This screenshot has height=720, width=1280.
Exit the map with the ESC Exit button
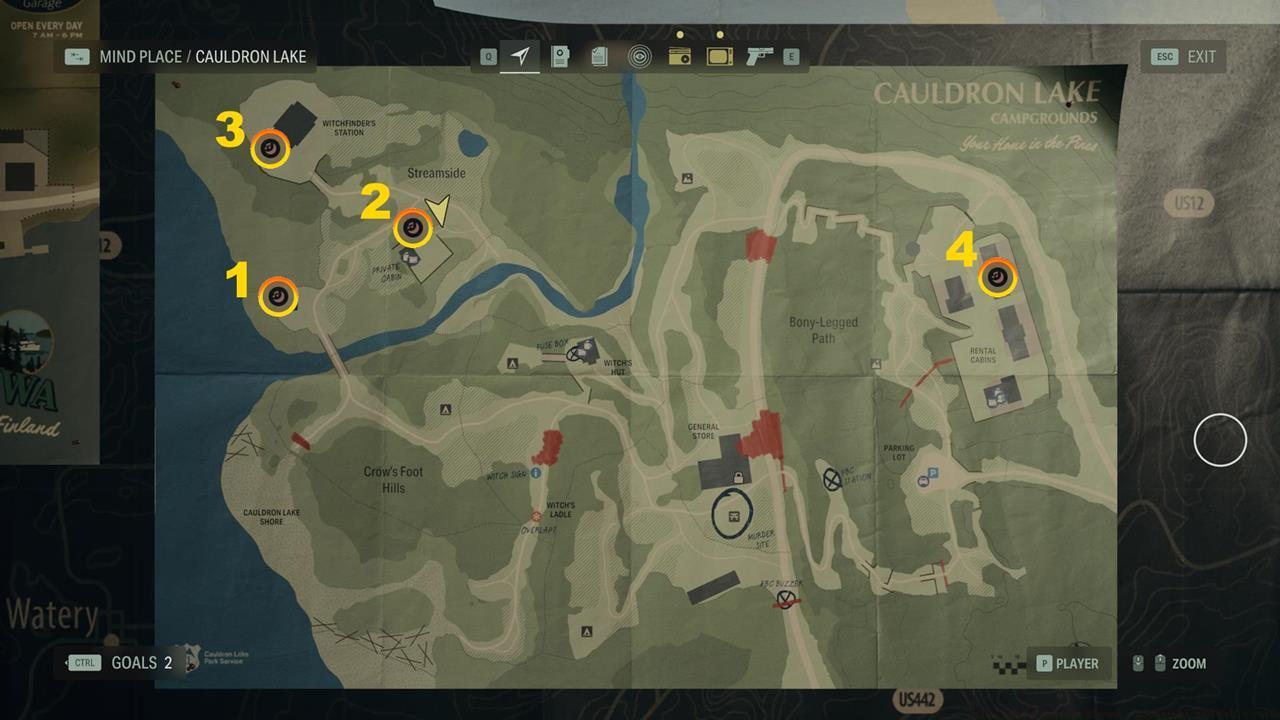[1182, 57]
